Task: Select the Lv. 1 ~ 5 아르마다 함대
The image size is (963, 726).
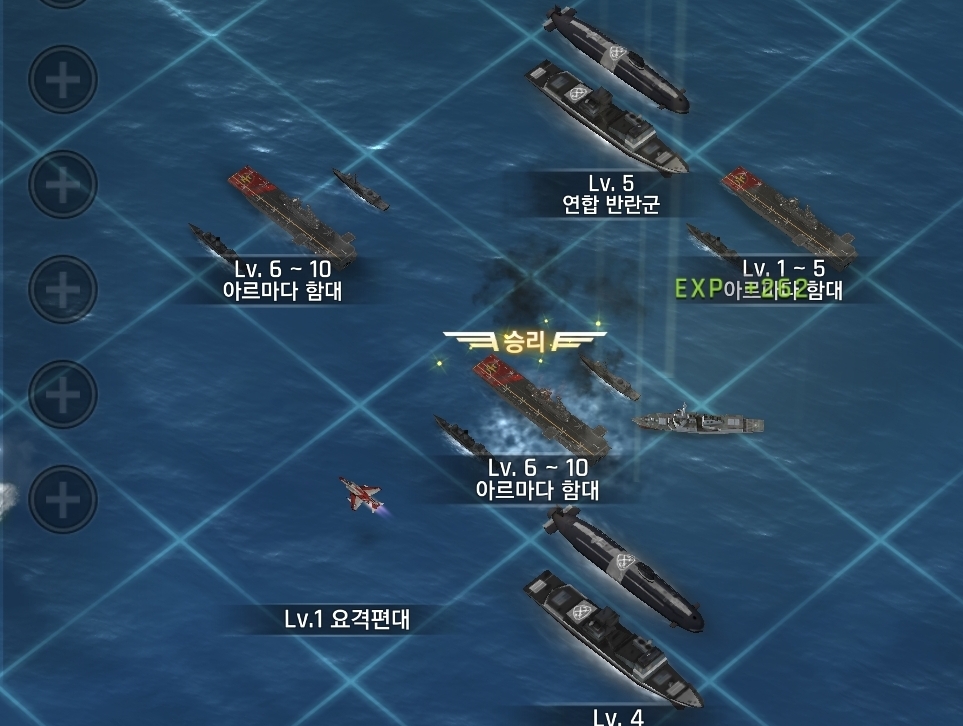Action: pyautogui.click(x=785, y=216)
